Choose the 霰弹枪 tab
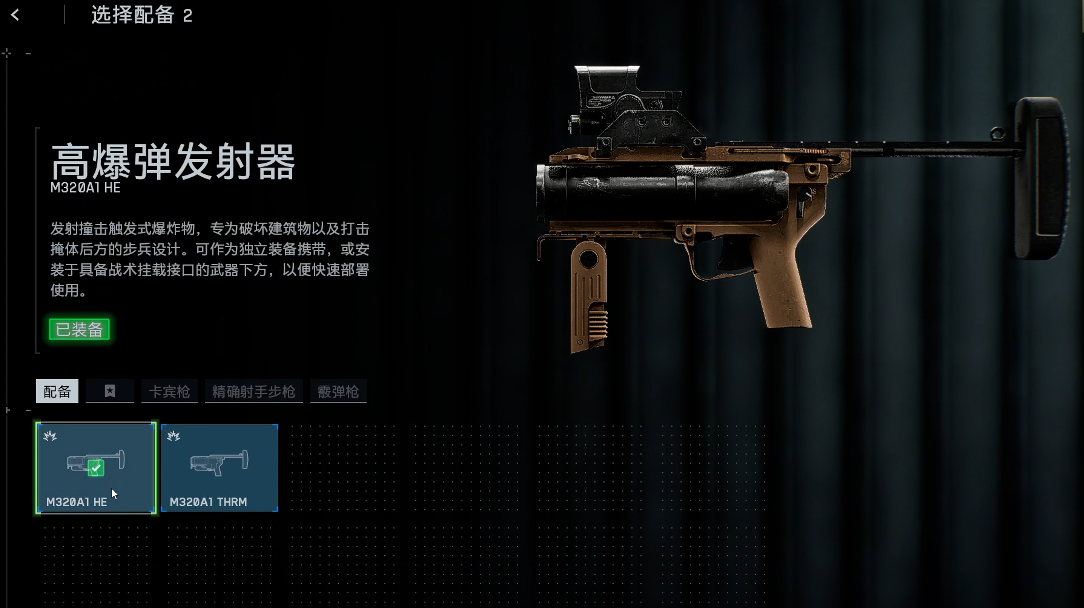Screen dimensions: 1084x608 [338, 391]
